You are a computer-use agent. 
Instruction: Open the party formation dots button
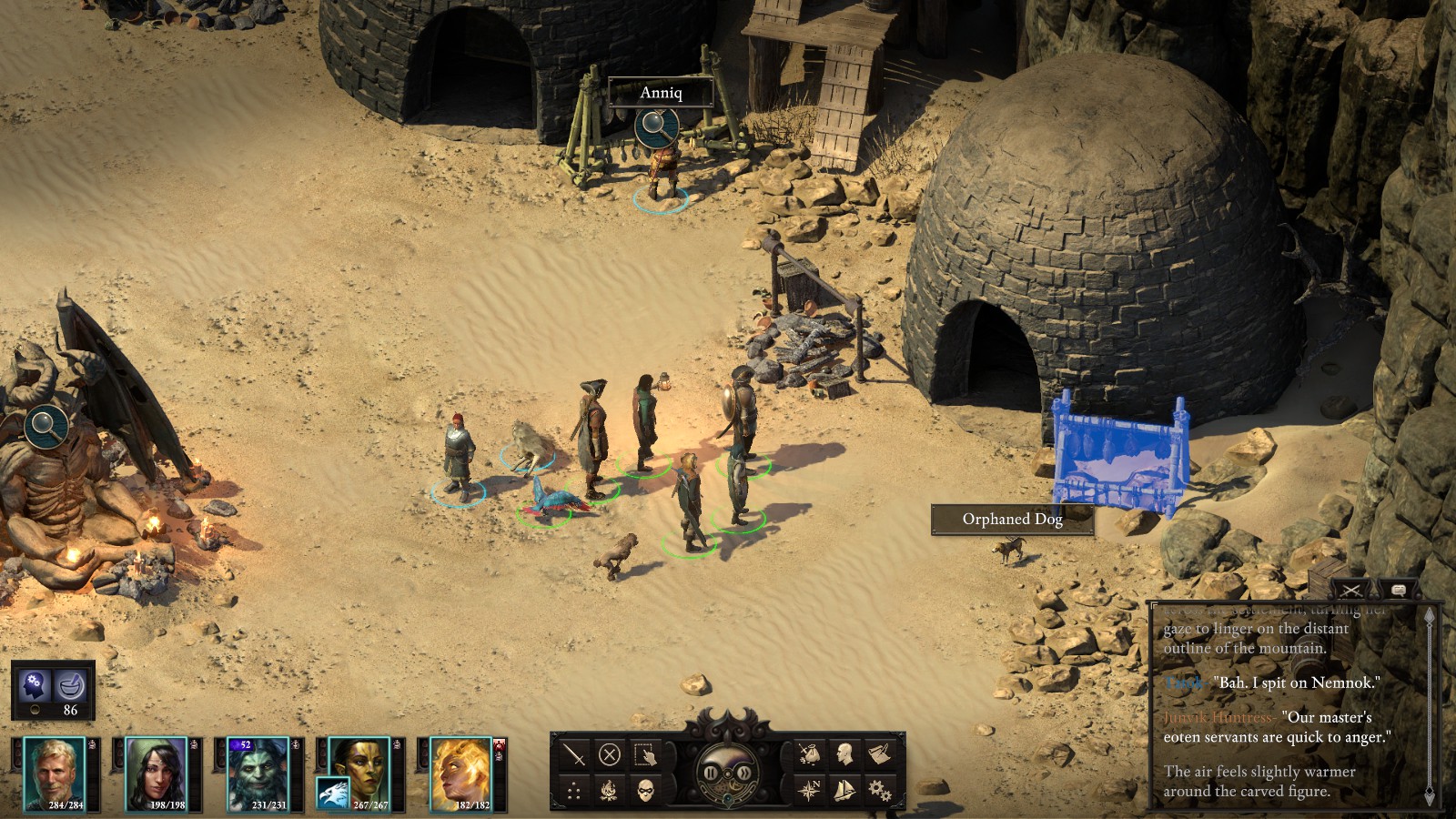coord(574,790)
